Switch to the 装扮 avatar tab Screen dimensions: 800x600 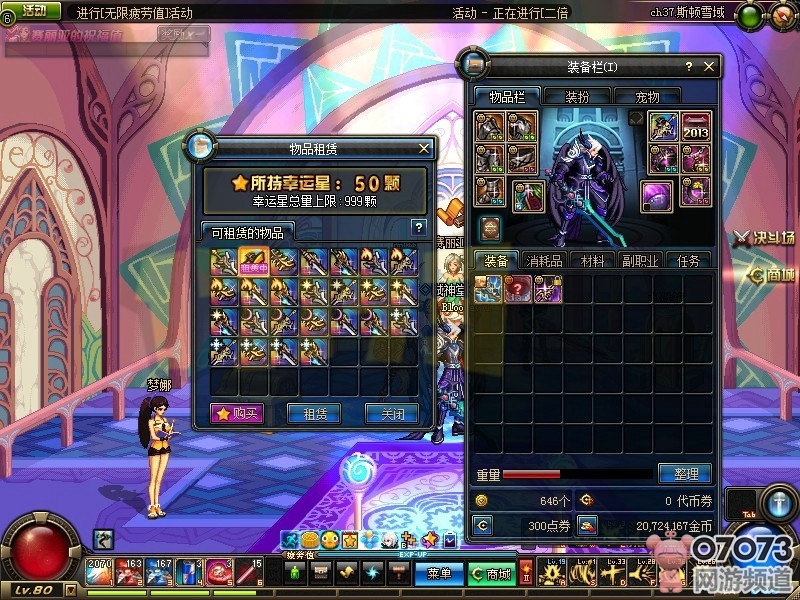click(577, 97)
